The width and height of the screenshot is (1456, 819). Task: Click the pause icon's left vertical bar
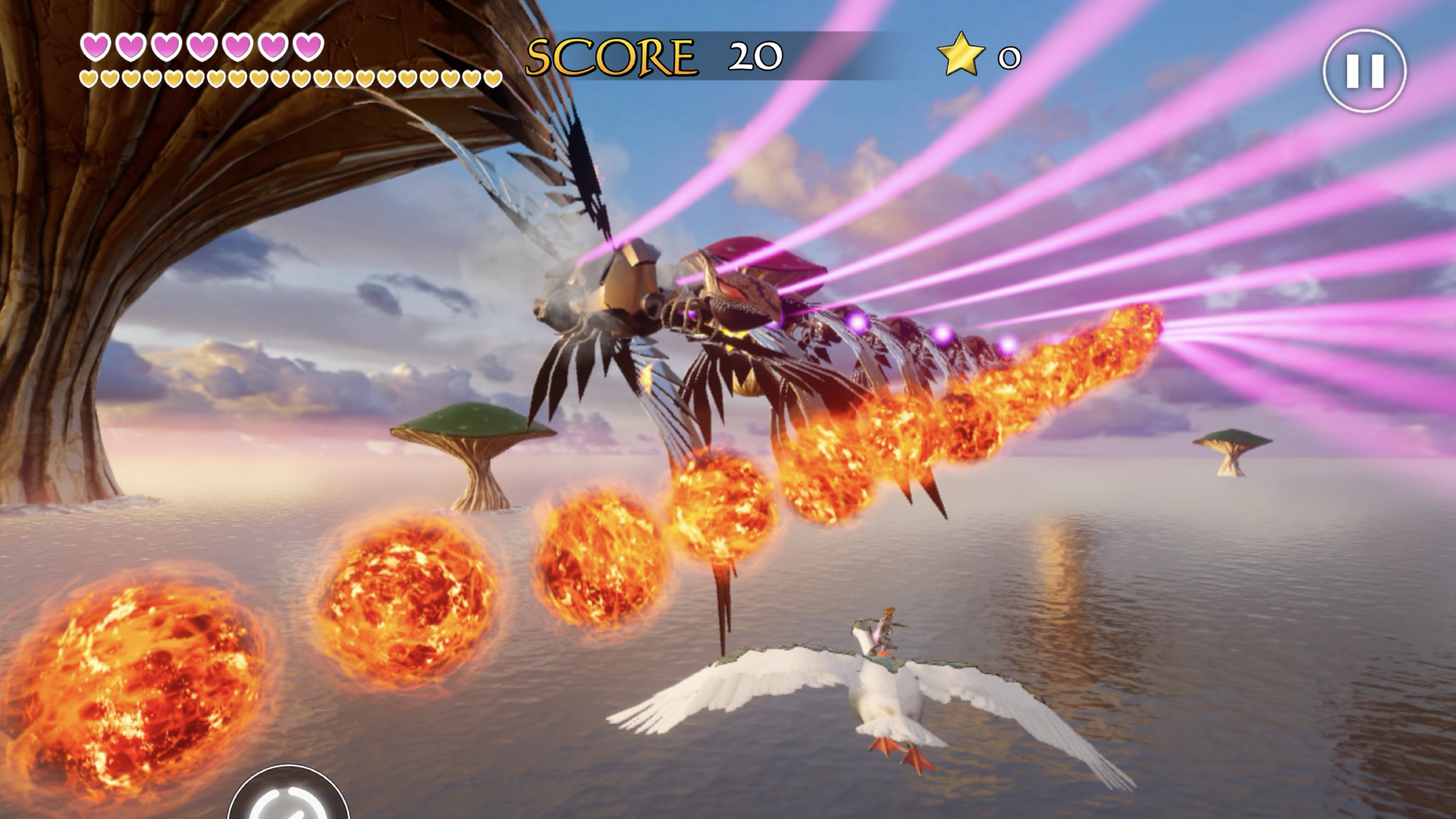[1354, 72]
